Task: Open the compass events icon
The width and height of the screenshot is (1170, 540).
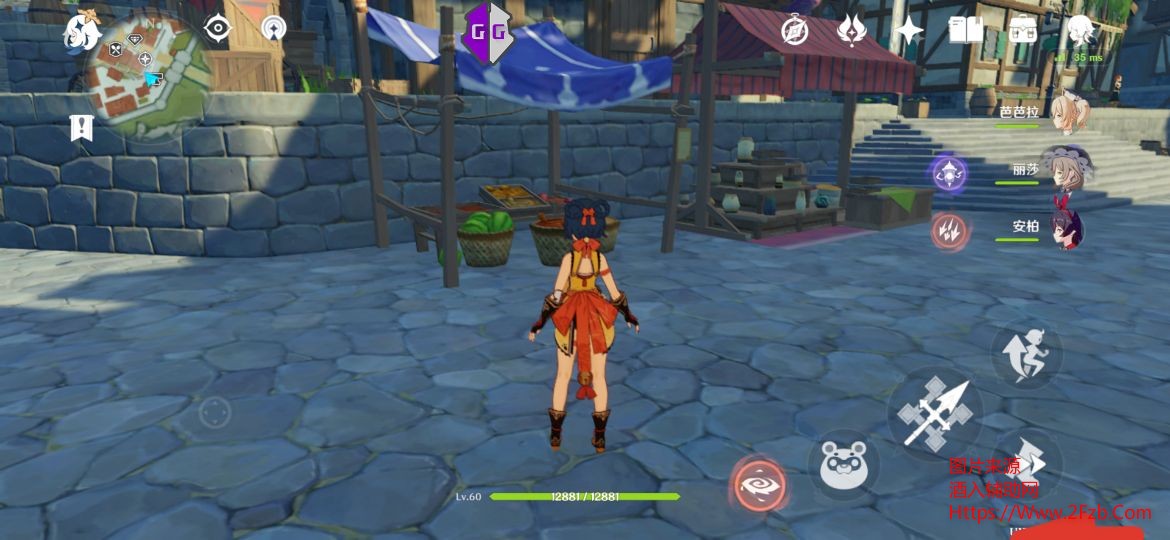Action: [x=795, y=31]
